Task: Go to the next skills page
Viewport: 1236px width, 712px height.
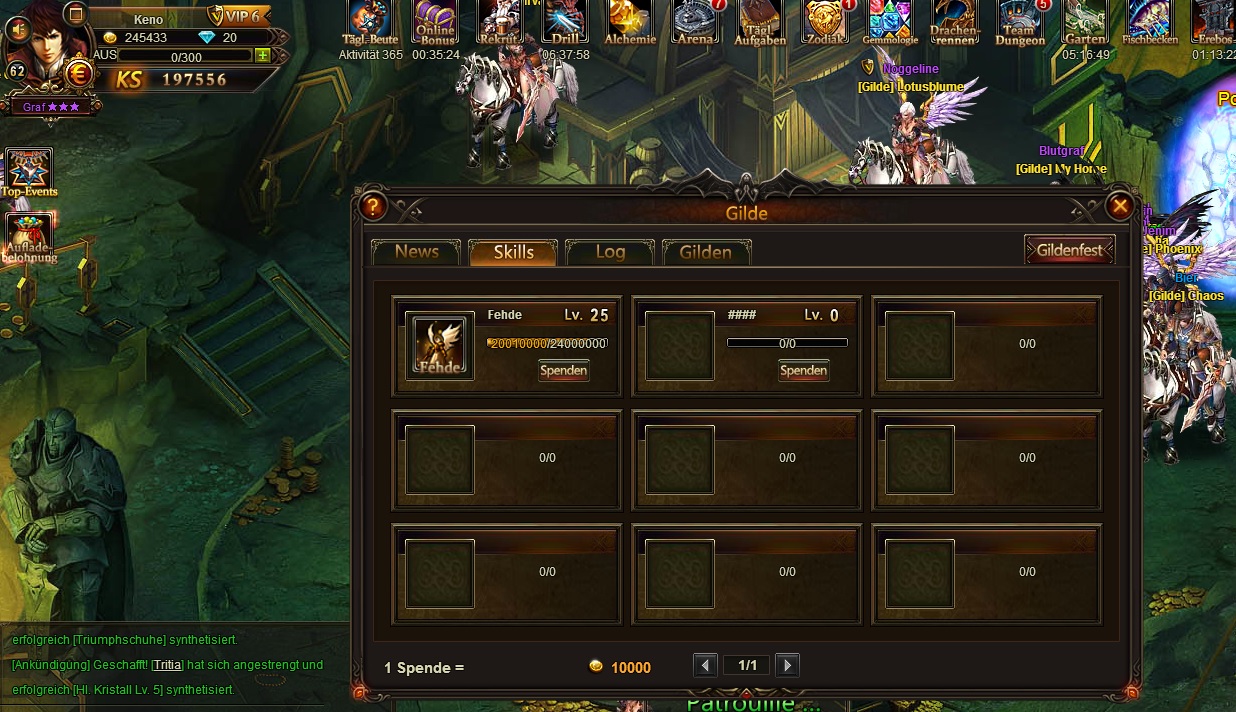Action: (x=787, y=665)
